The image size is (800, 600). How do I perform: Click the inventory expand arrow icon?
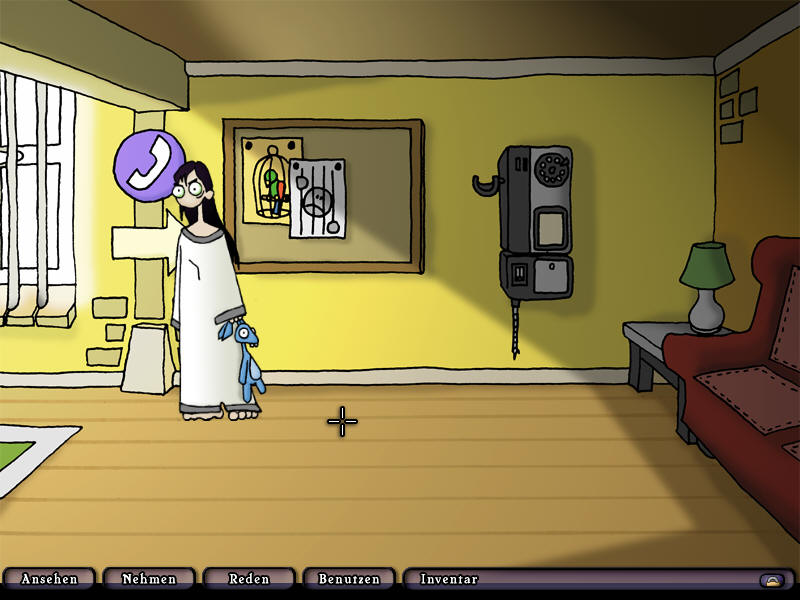click(x=771, y=580)
